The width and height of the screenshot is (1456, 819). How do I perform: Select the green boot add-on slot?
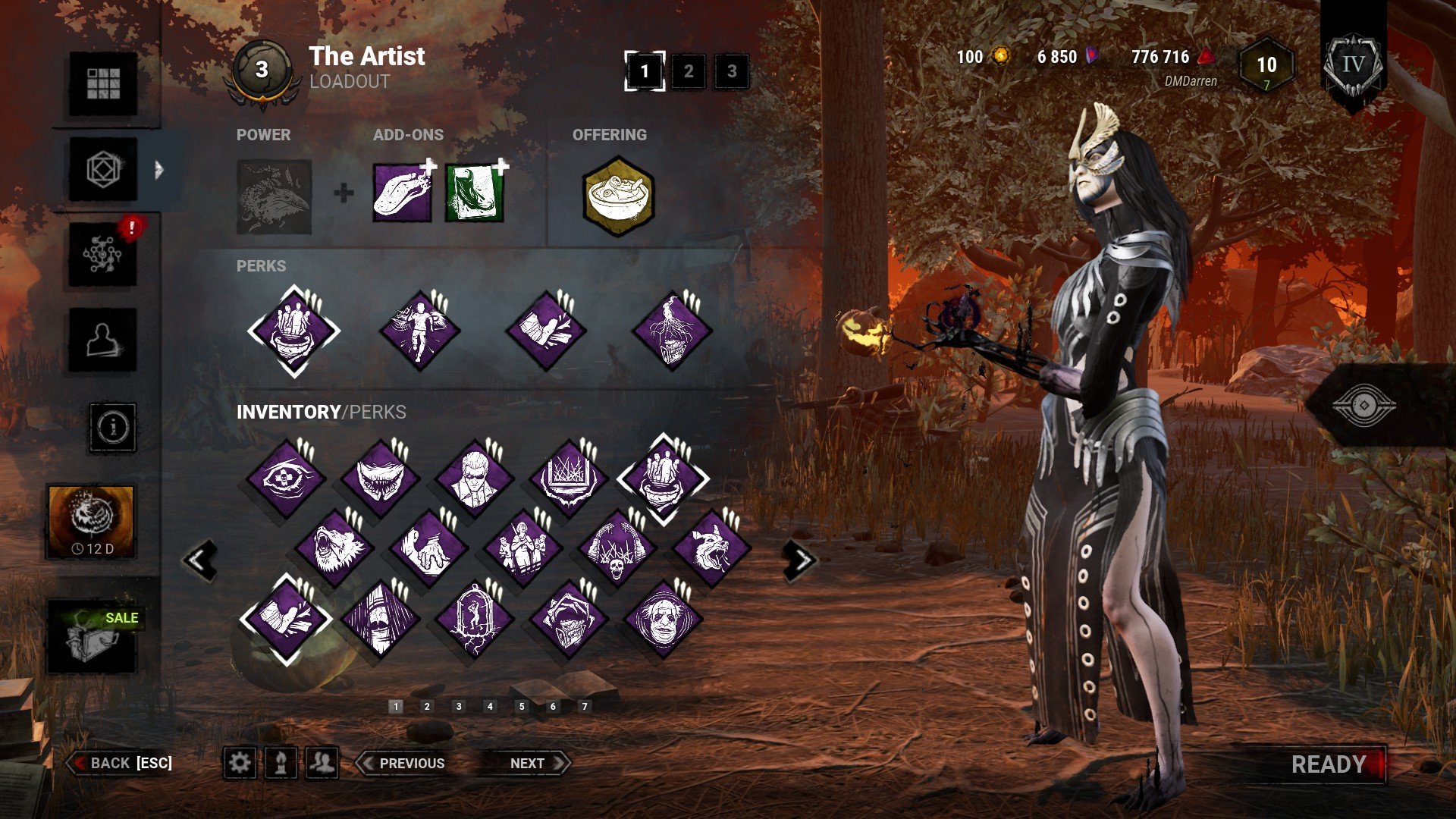(475, 193)
